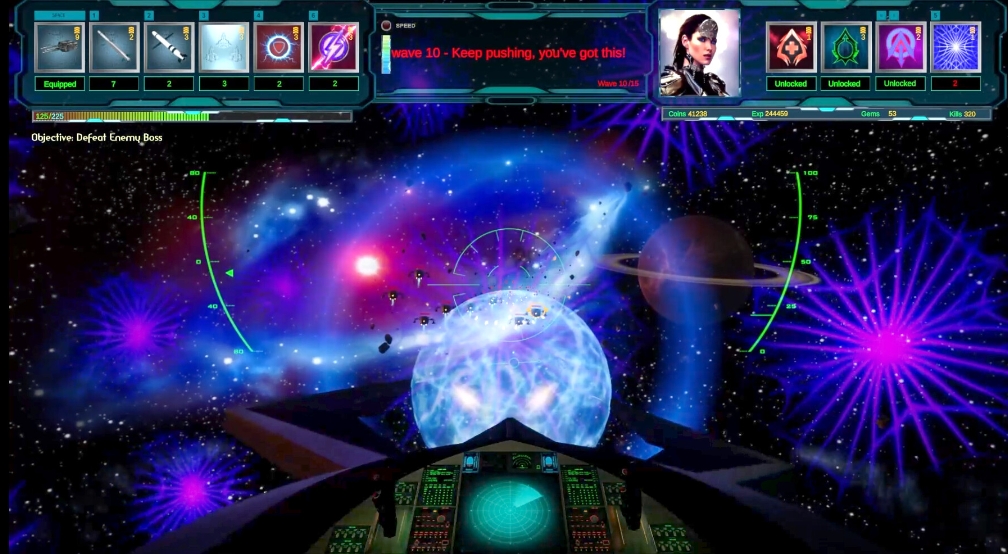
Task: Select the equipped gatling cannon weapon
Action: (x=60, y=47)
